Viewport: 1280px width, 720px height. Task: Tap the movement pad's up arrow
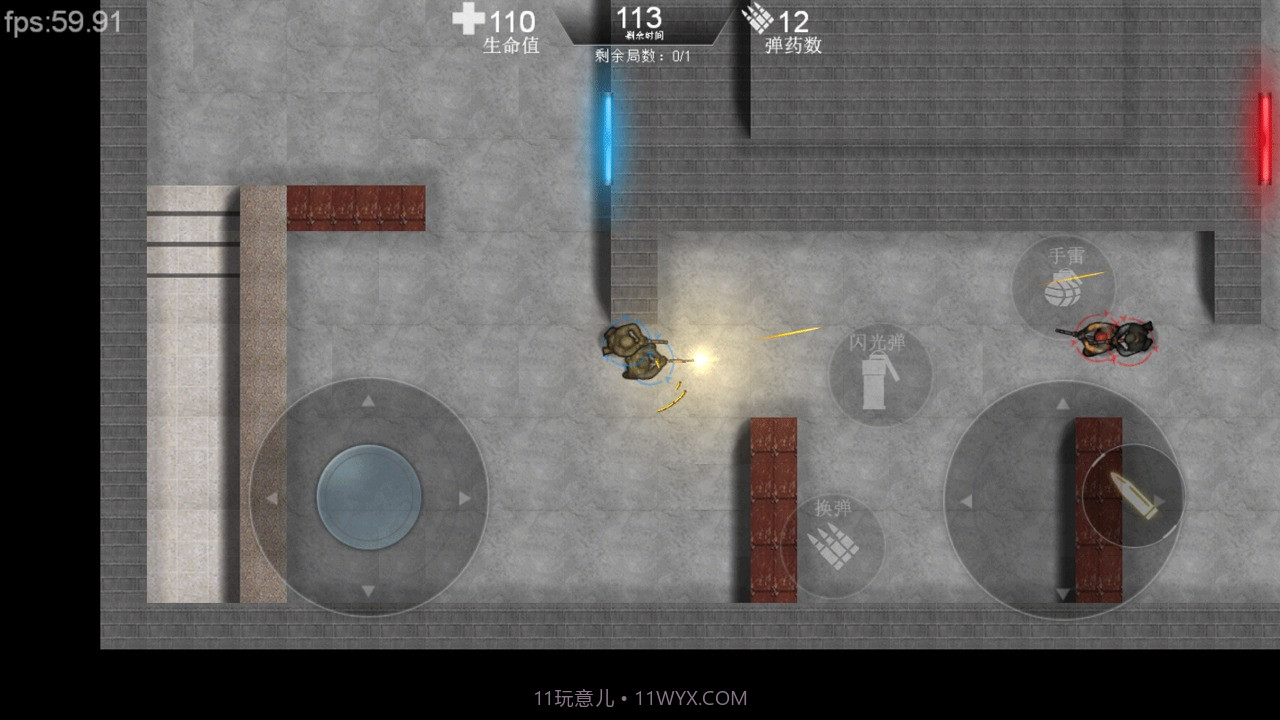368,402
